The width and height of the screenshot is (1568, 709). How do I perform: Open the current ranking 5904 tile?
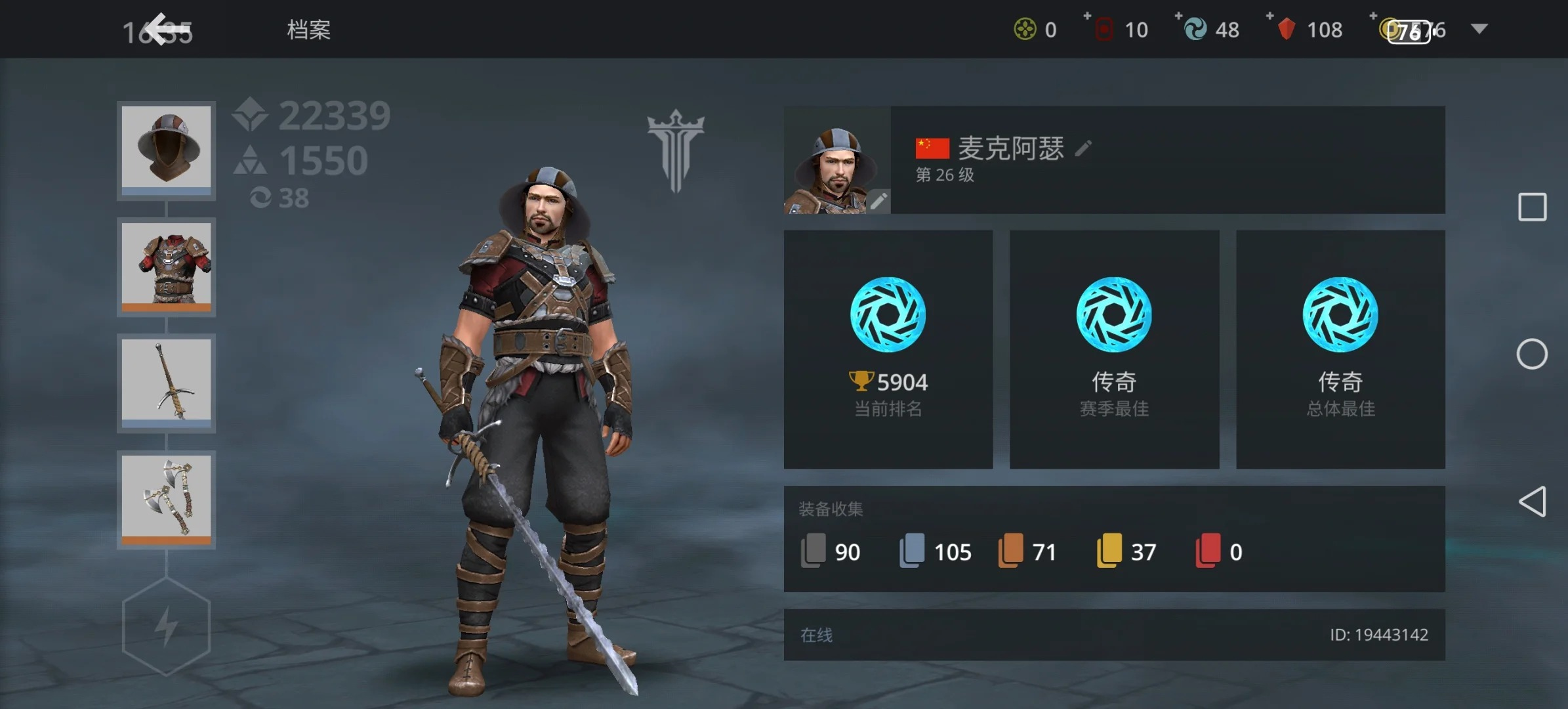point(888,349)
